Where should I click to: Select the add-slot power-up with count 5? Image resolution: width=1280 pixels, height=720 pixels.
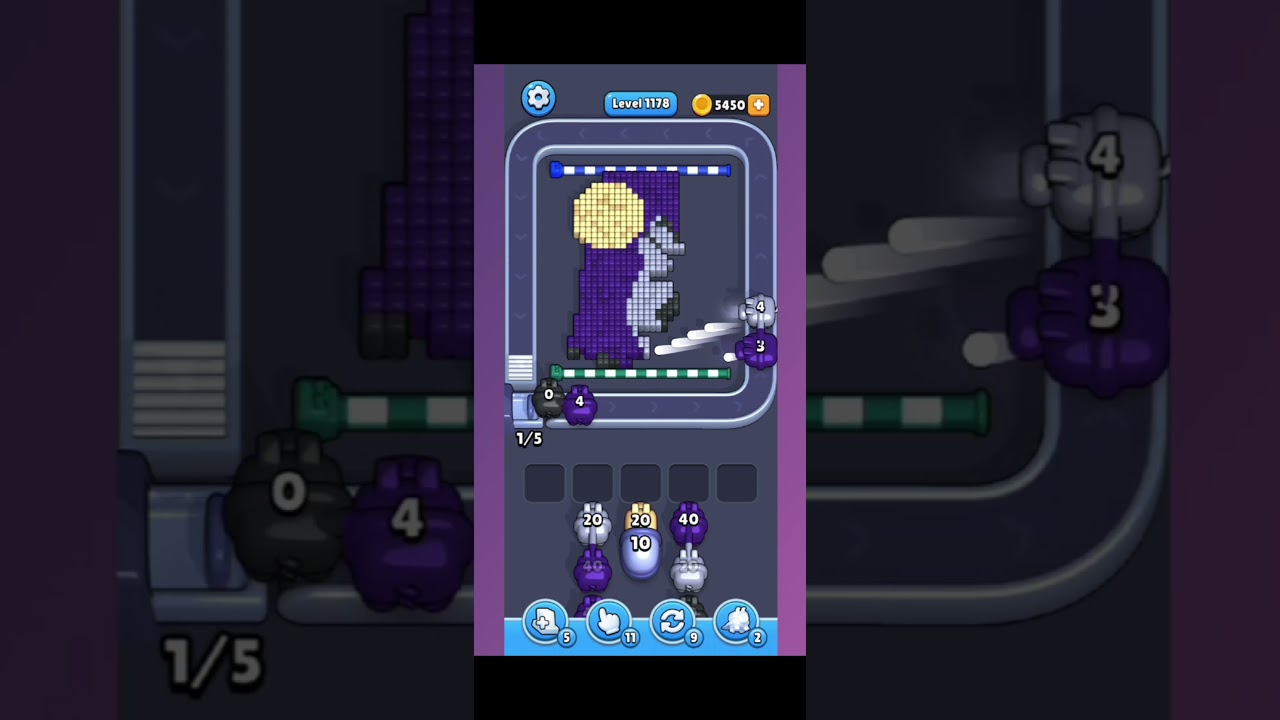pyautogui.click(x=545, y=622)
